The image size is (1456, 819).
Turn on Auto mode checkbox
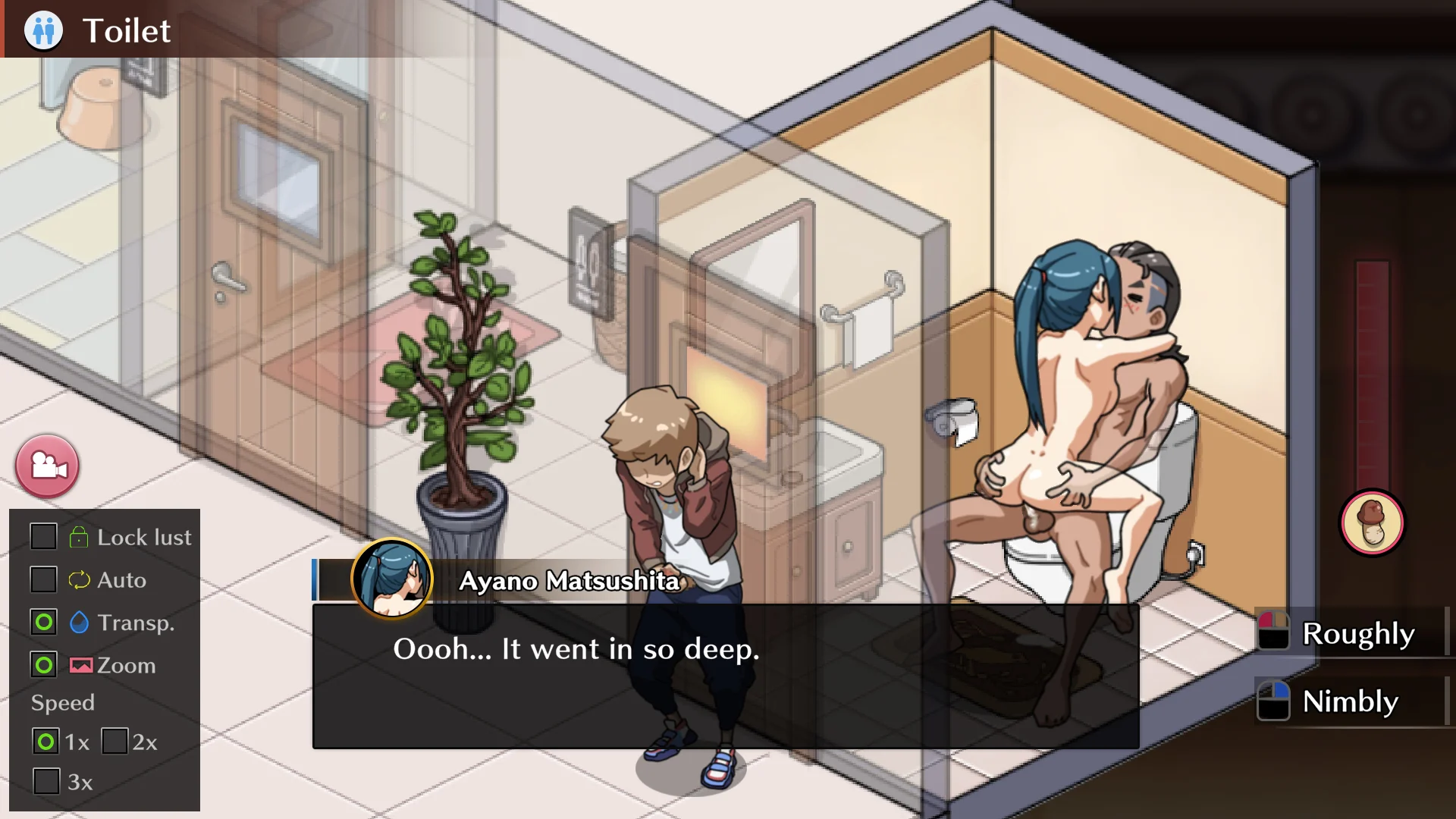point(43,579)
